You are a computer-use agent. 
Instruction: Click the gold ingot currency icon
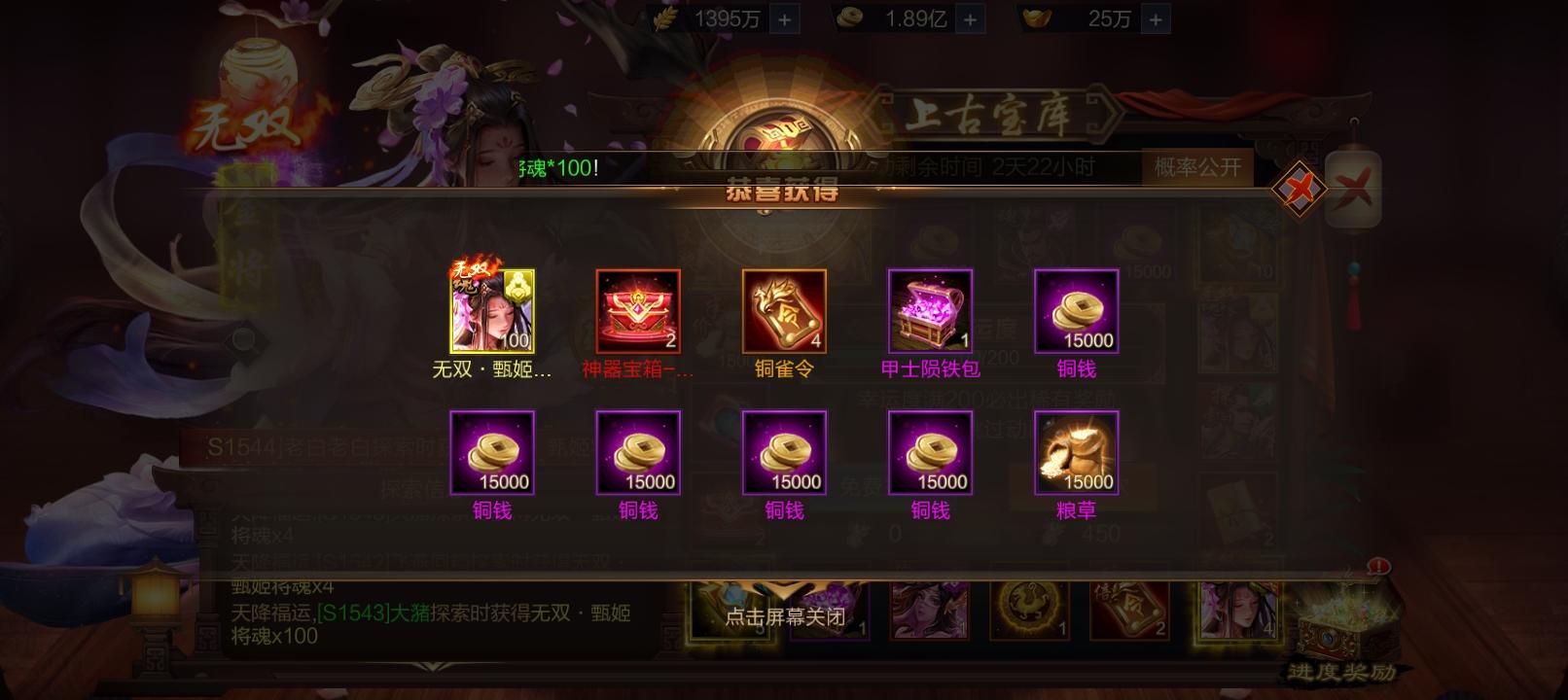pyautogui.click(x=1040, y=17)
